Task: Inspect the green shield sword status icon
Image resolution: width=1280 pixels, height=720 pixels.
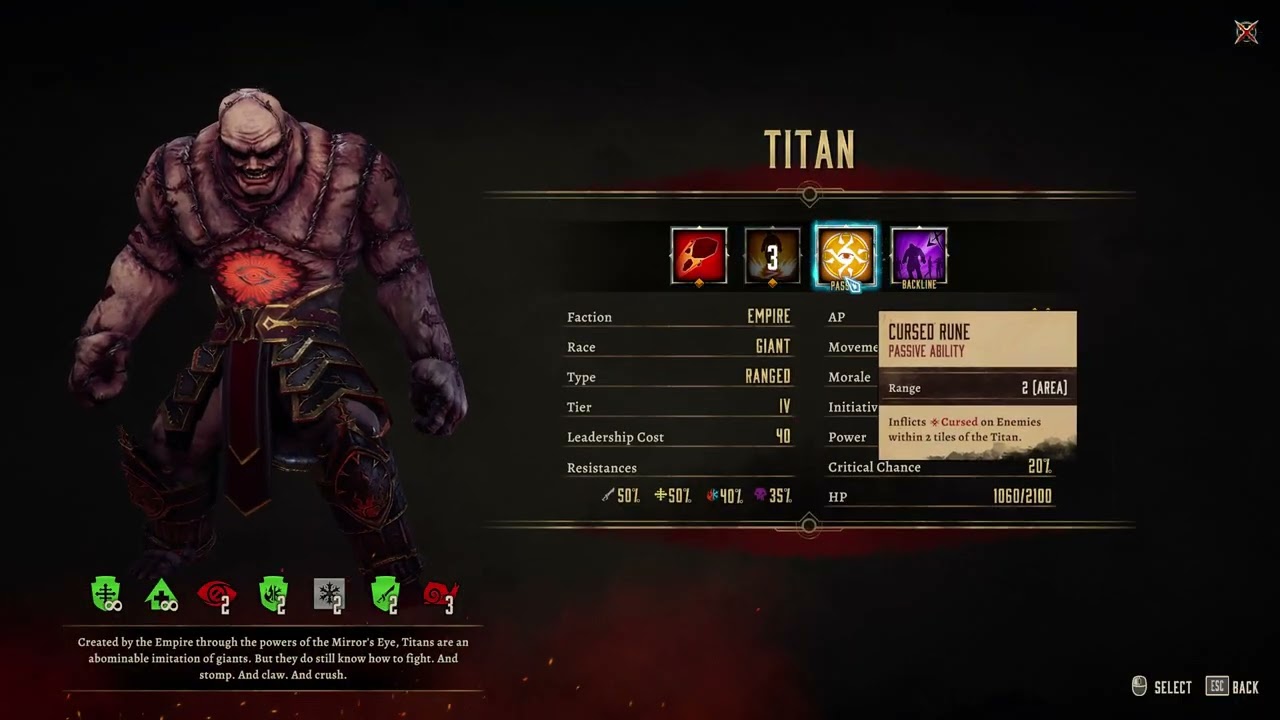Action: coord(385,595)
